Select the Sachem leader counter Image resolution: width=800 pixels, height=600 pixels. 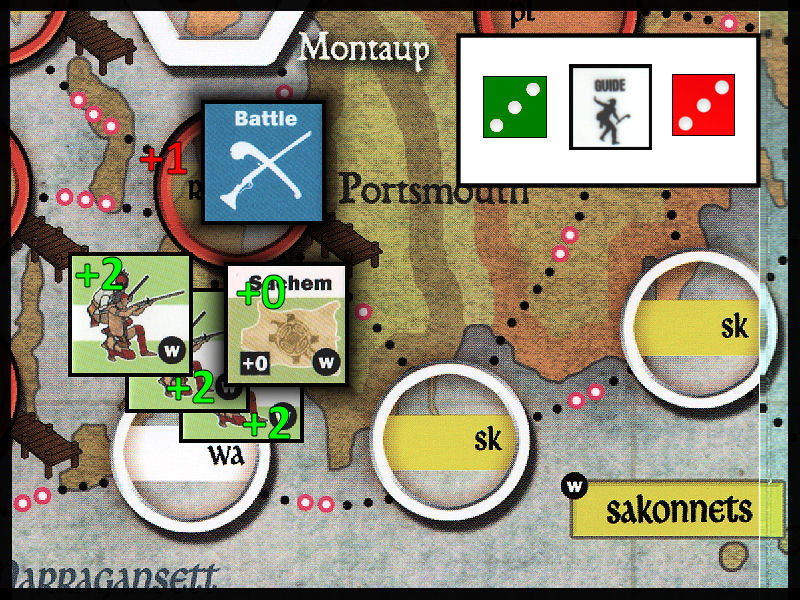click(287, 324)
